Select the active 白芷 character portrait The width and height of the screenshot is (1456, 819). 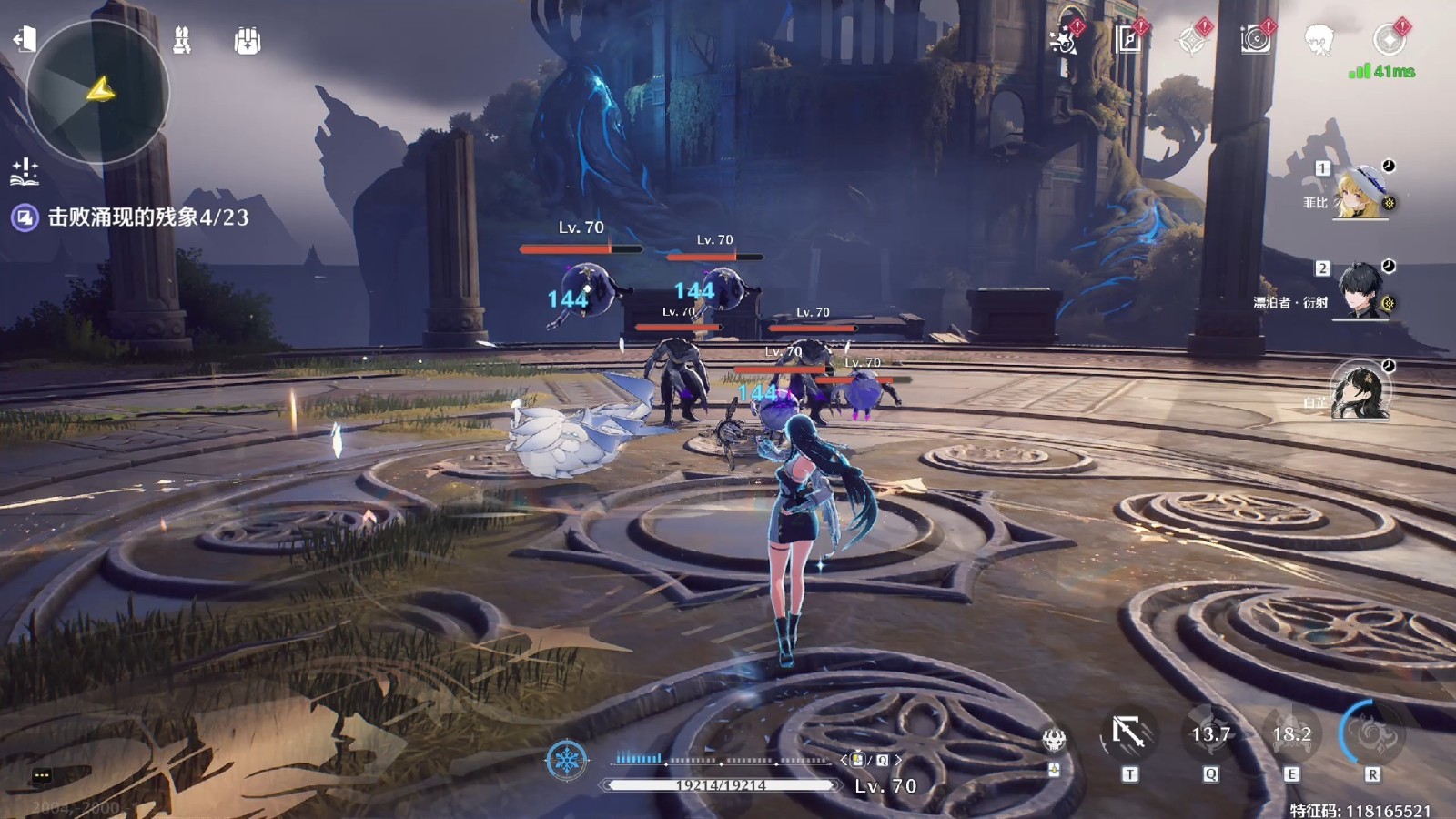(1360, 391)
